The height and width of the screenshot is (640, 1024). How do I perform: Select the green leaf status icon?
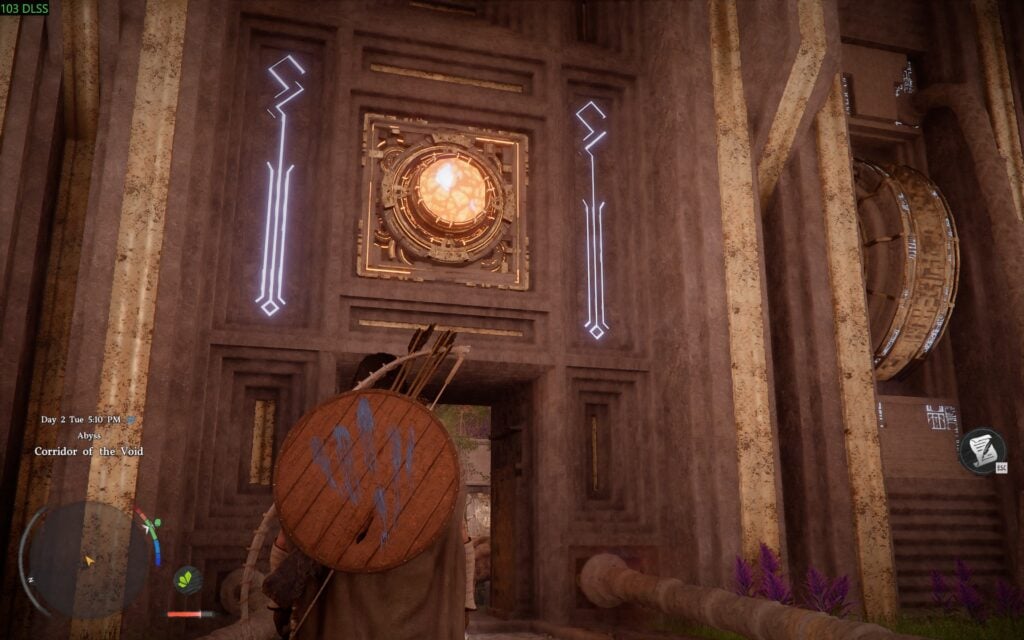pyautogui.click(x=187, y=579)
